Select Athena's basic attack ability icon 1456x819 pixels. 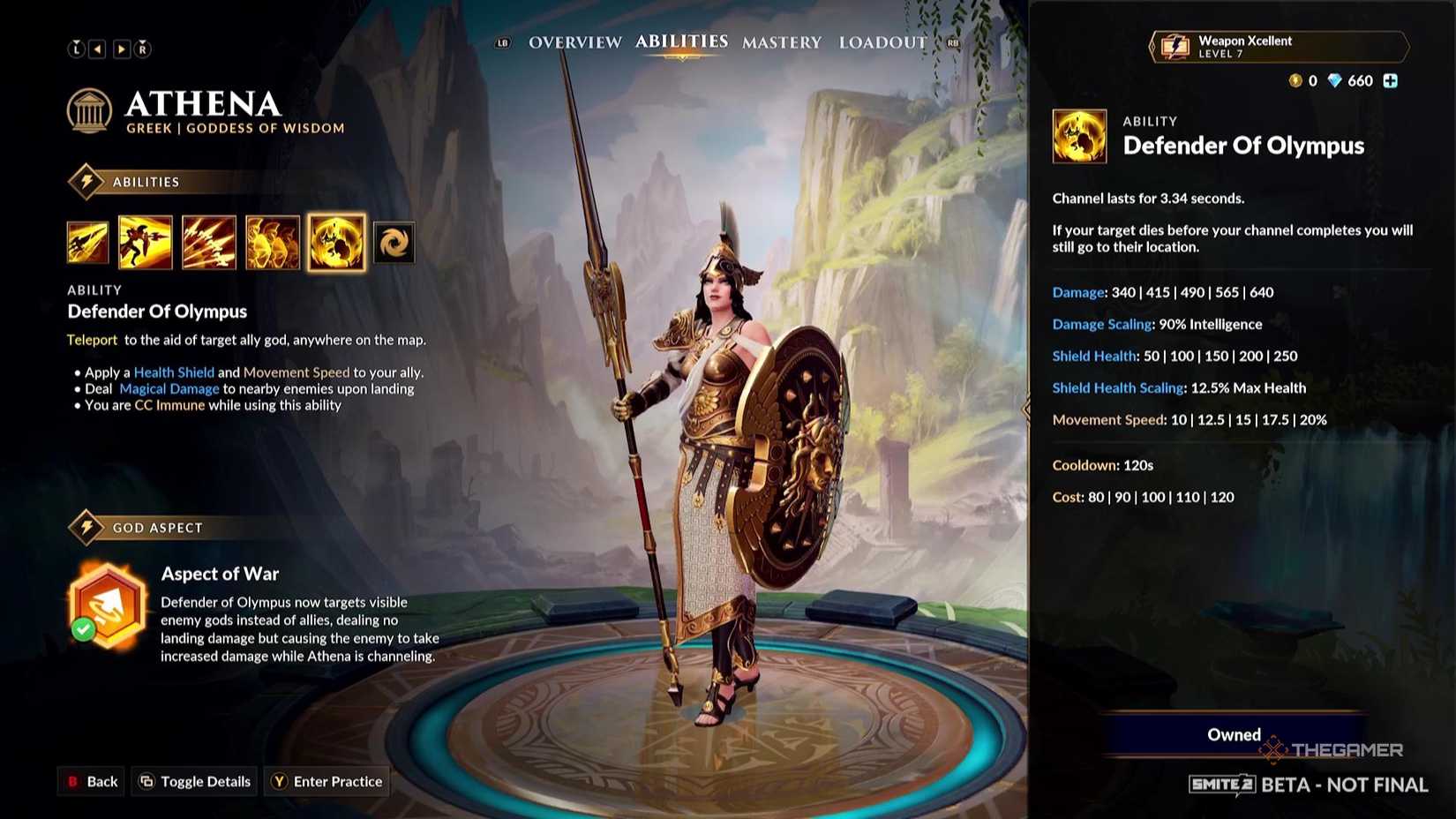coord(86,242)
